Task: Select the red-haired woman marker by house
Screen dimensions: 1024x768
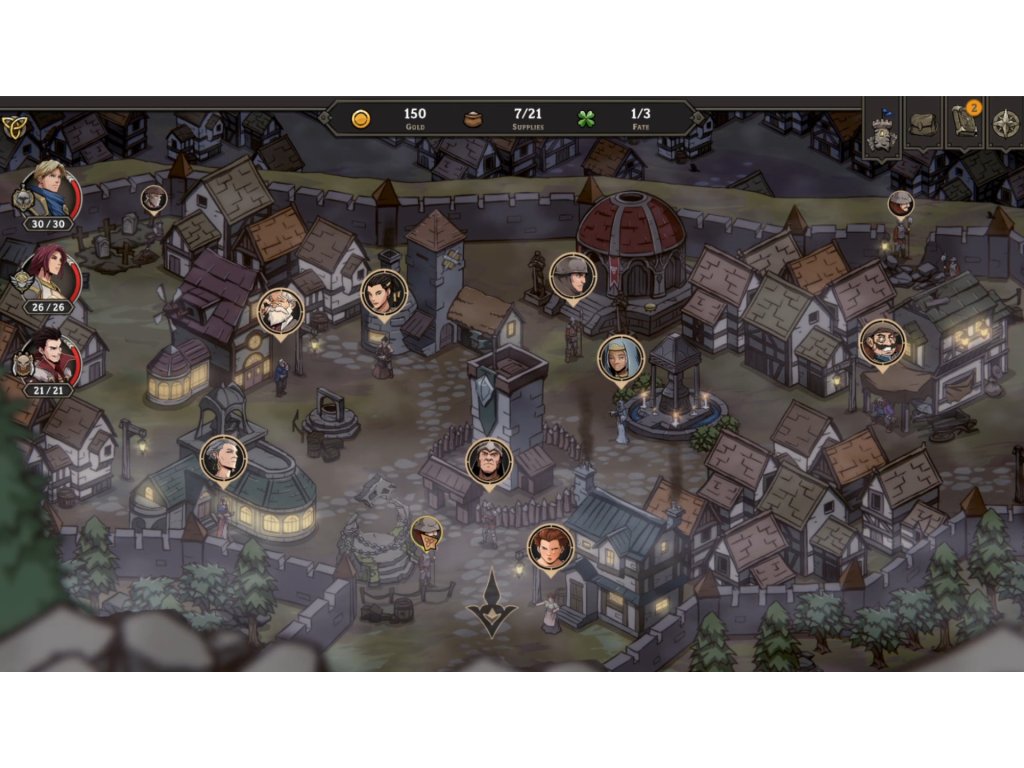Action: pos(550,546)
